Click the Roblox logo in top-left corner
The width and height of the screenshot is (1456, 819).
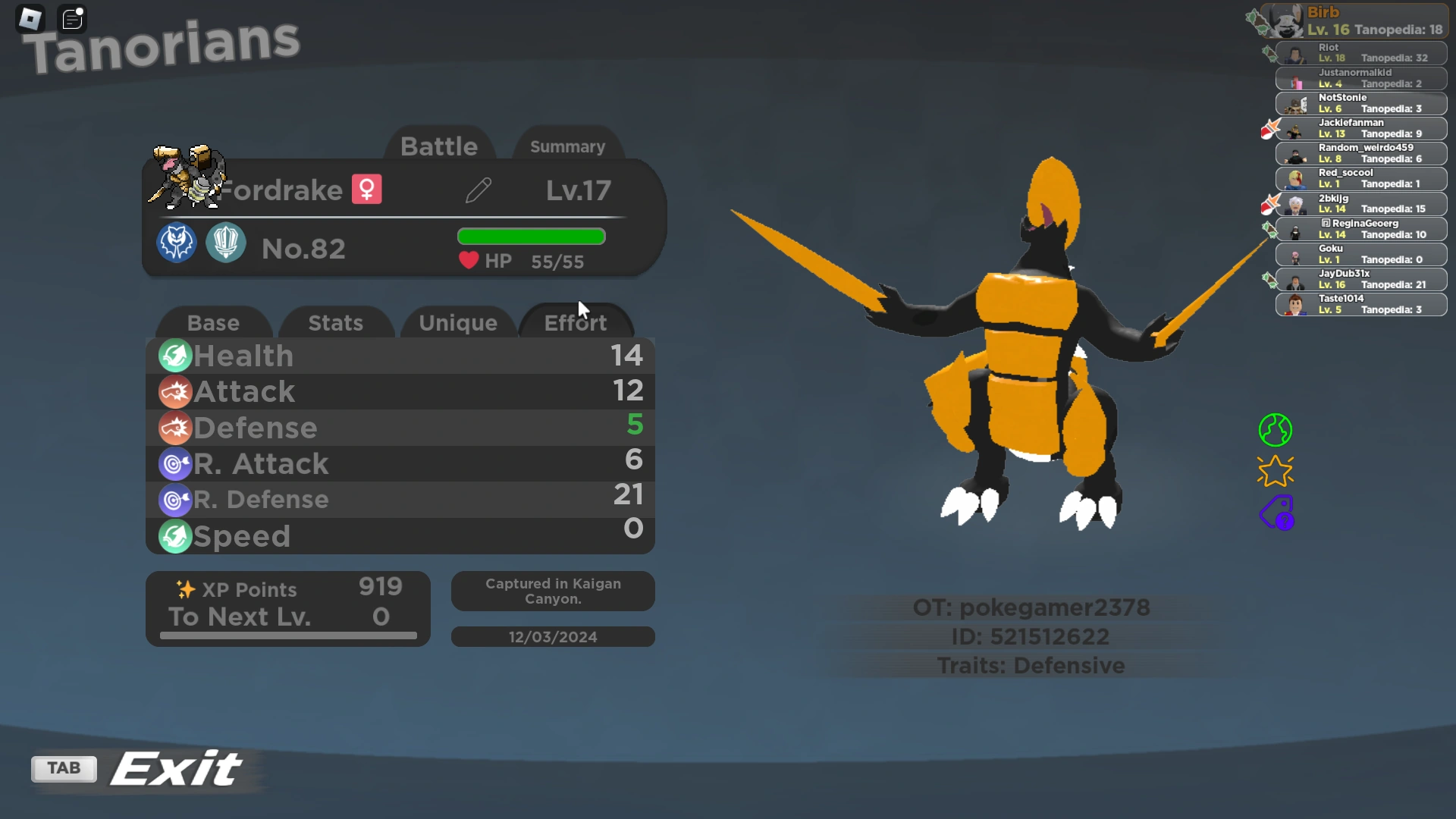coord(30,18)
